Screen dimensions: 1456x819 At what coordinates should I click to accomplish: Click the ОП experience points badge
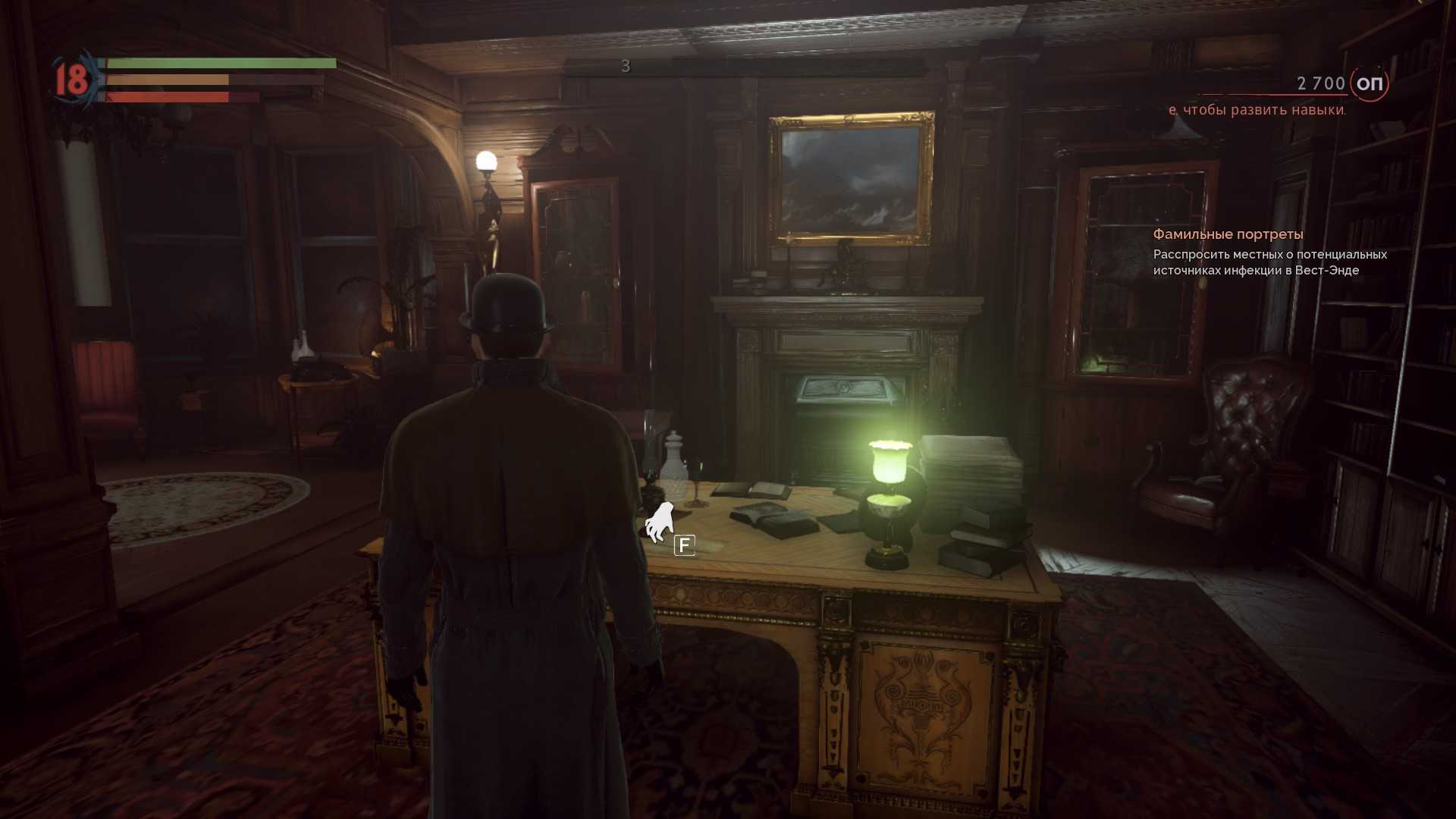1369,83
